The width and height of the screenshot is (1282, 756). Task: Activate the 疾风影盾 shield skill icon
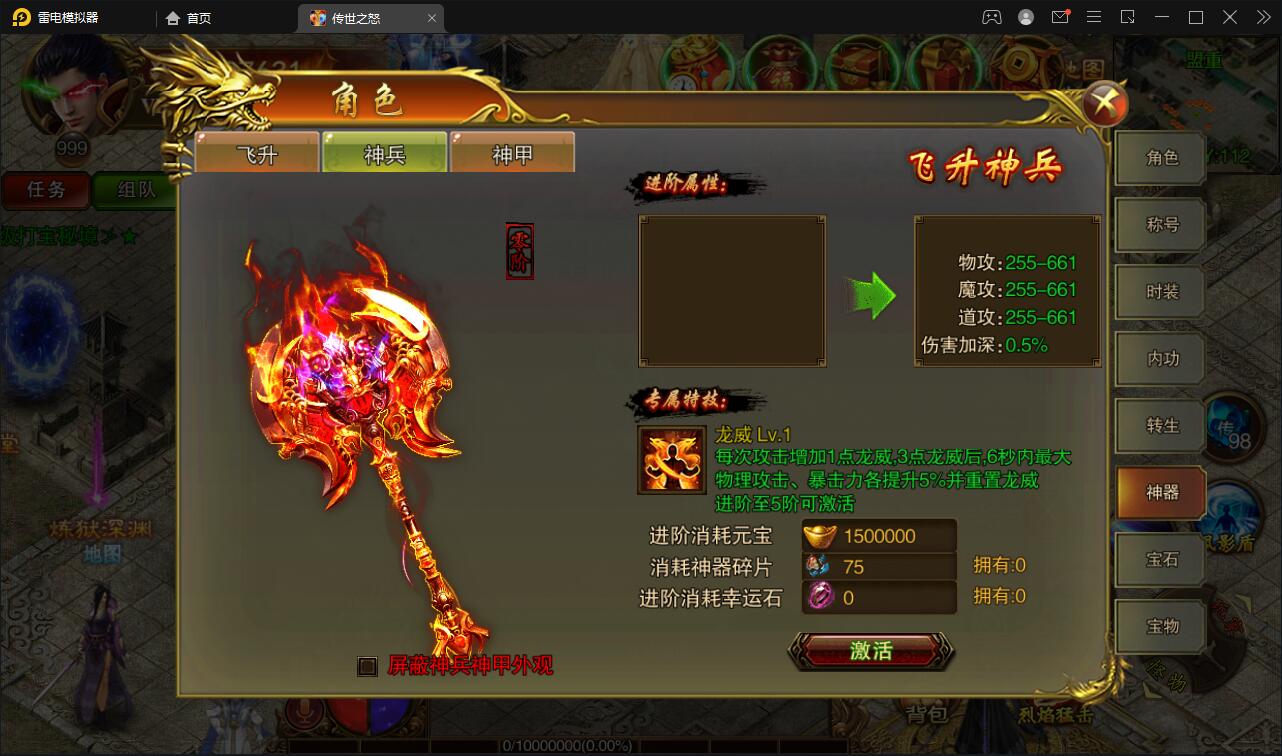1232,515
